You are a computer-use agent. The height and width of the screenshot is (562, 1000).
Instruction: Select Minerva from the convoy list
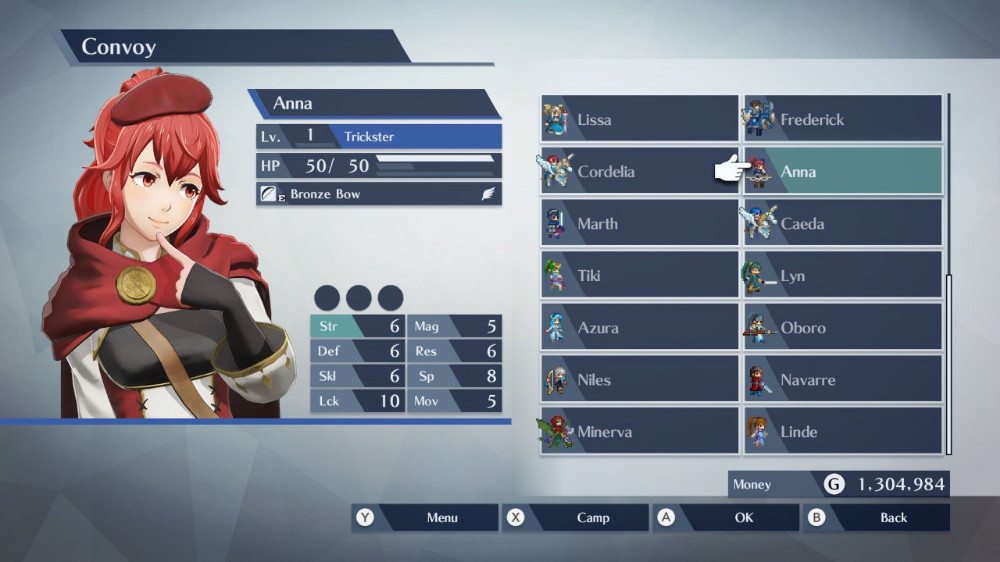(x=640, y=431)
